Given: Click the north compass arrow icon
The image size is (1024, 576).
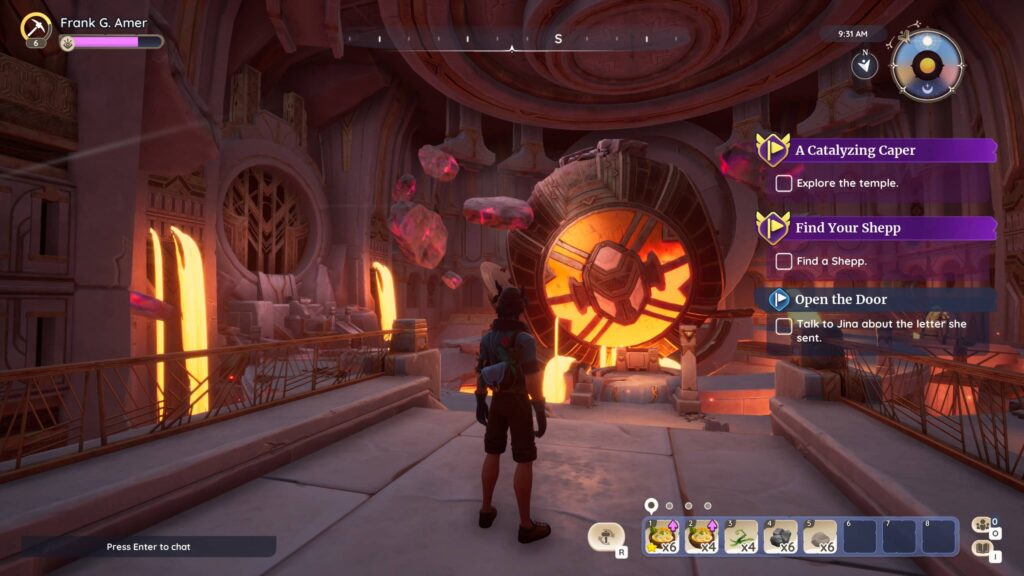Looking at the screenshot, I should [864, 65].
